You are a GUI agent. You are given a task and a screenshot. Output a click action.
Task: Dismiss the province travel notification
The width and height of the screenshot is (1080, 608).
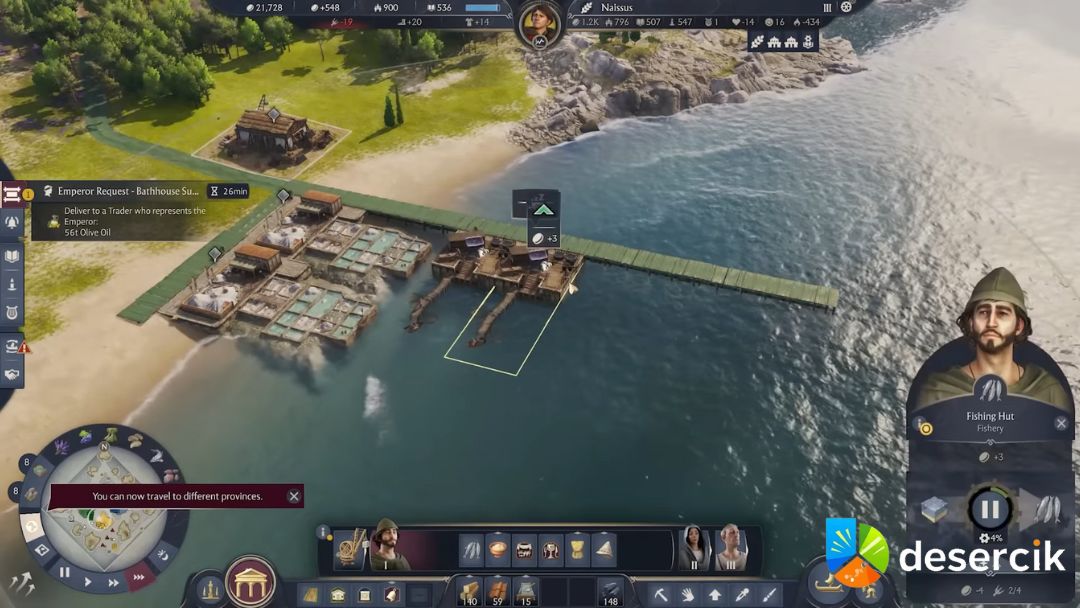[x=294, y=496]
